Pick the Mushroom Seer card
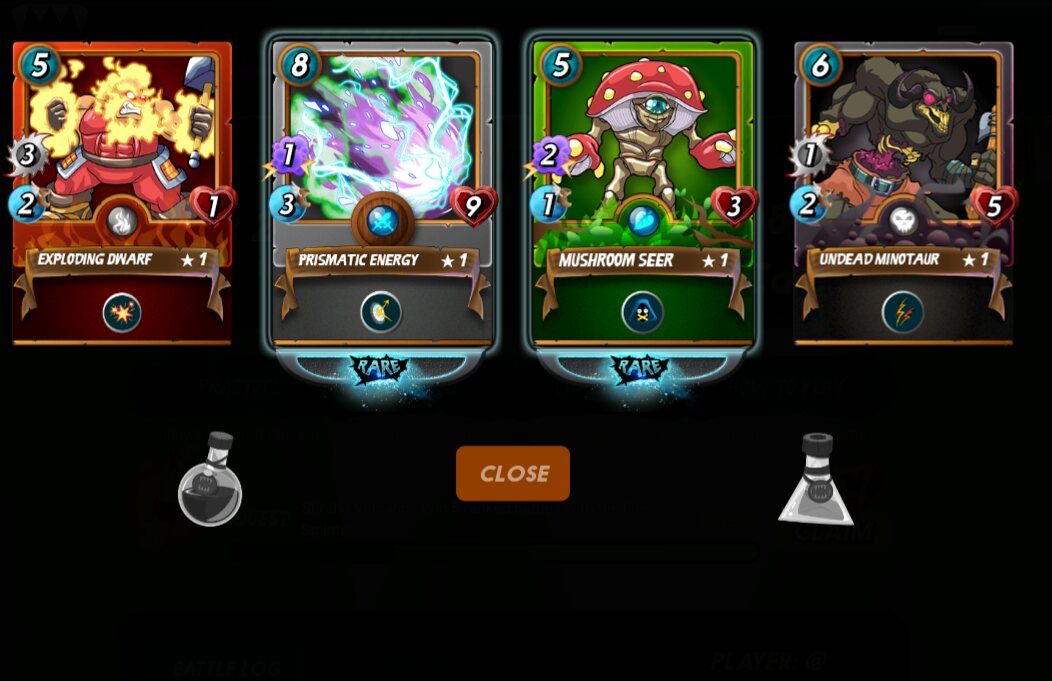This screenshot has height=681, width=1052. 643,150
